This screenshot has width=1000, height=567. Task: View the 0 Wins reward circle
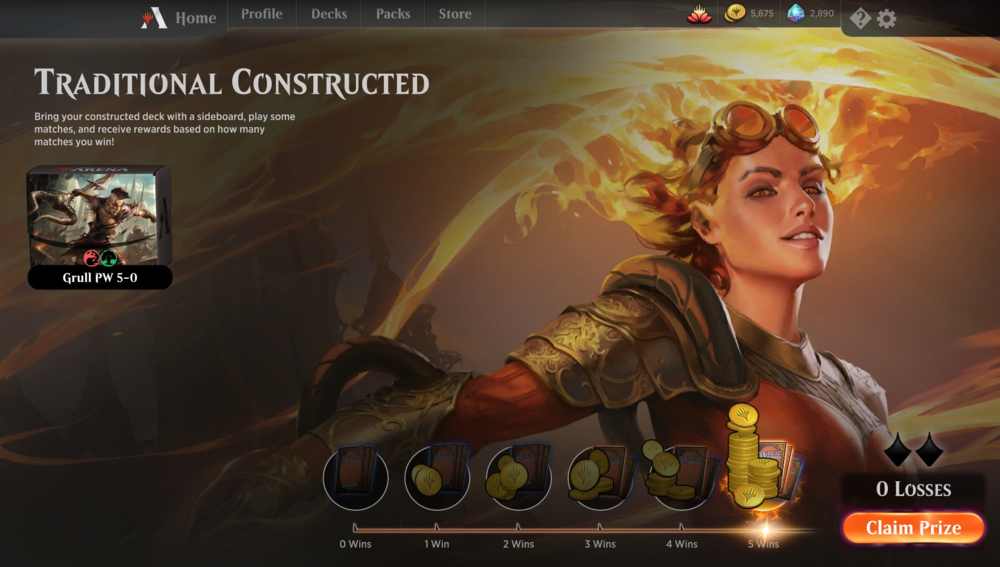tap(355, 478)
